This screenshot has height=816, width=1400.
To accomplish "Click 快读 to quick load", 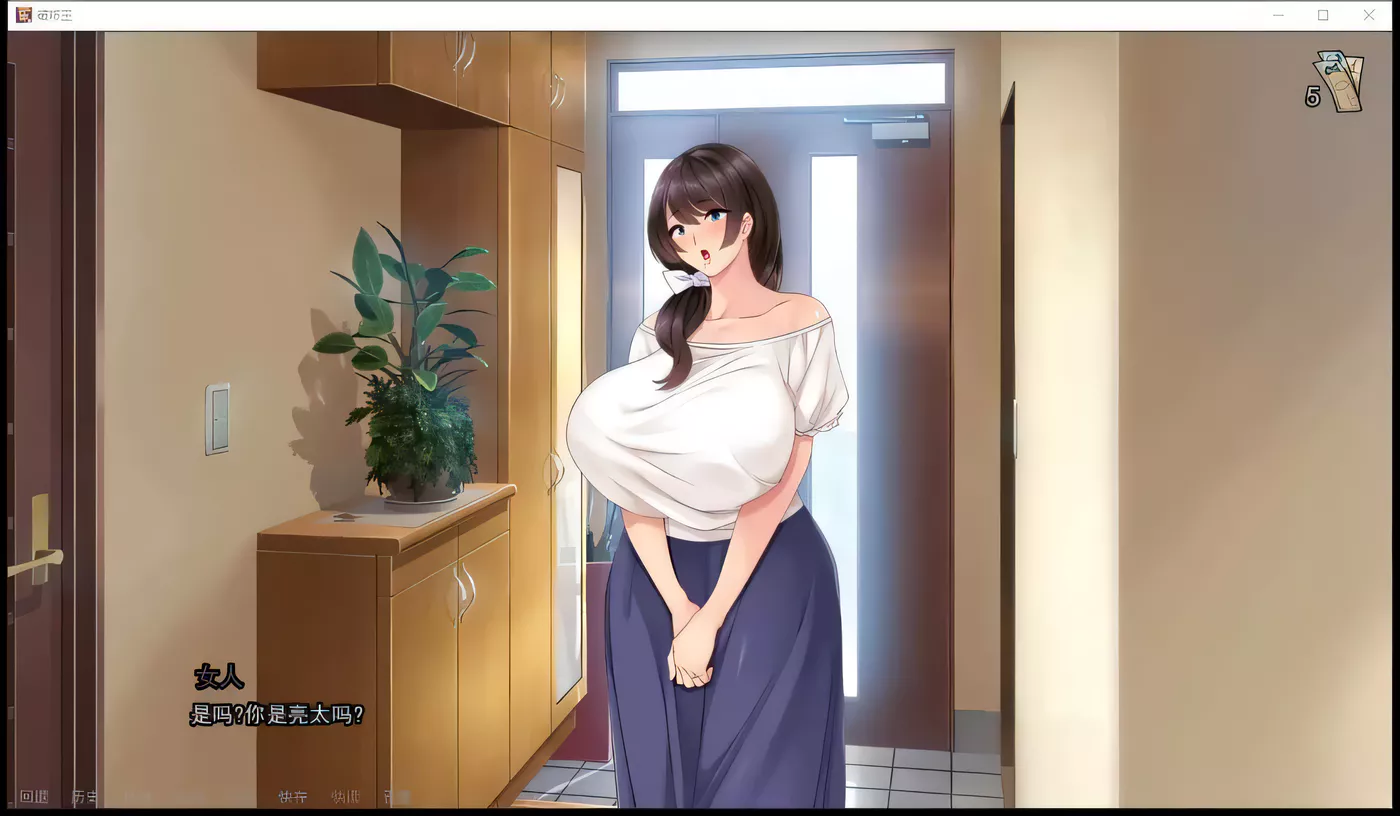I will tap(344, 796).
